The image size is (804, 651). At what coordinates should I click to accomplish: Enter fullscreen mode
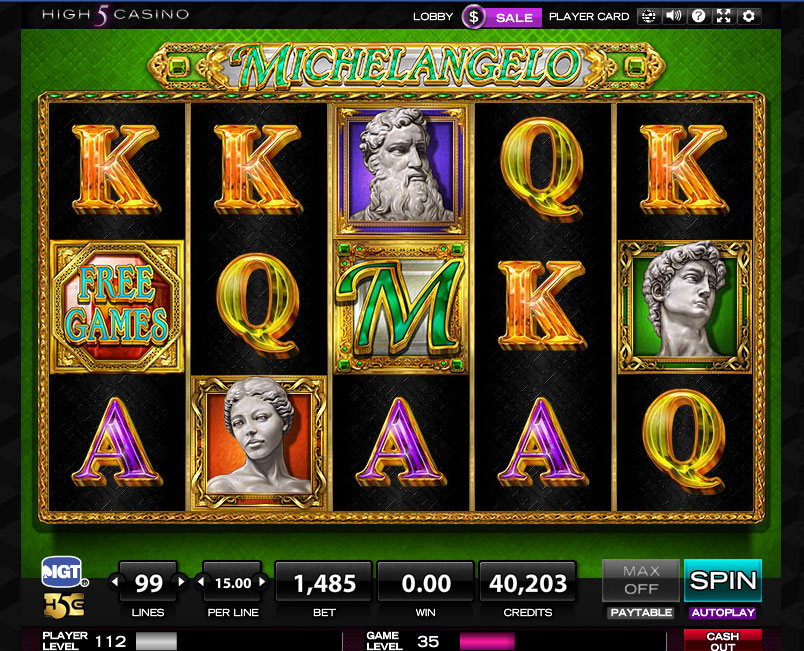(x=724, y=16)
